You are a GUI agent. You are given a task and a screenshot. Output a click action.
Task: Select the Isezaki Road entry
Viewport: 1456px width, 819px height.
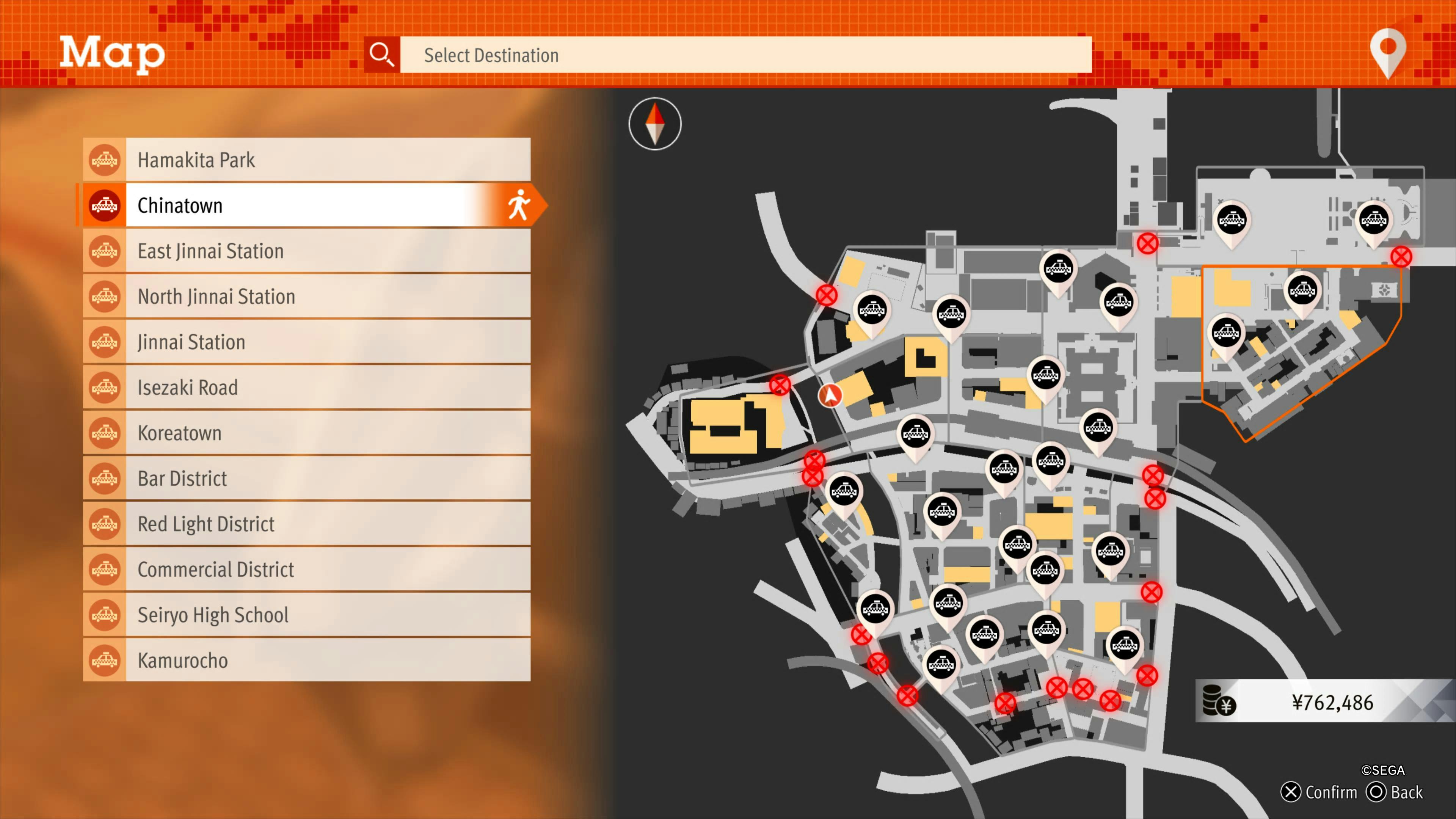306,387
